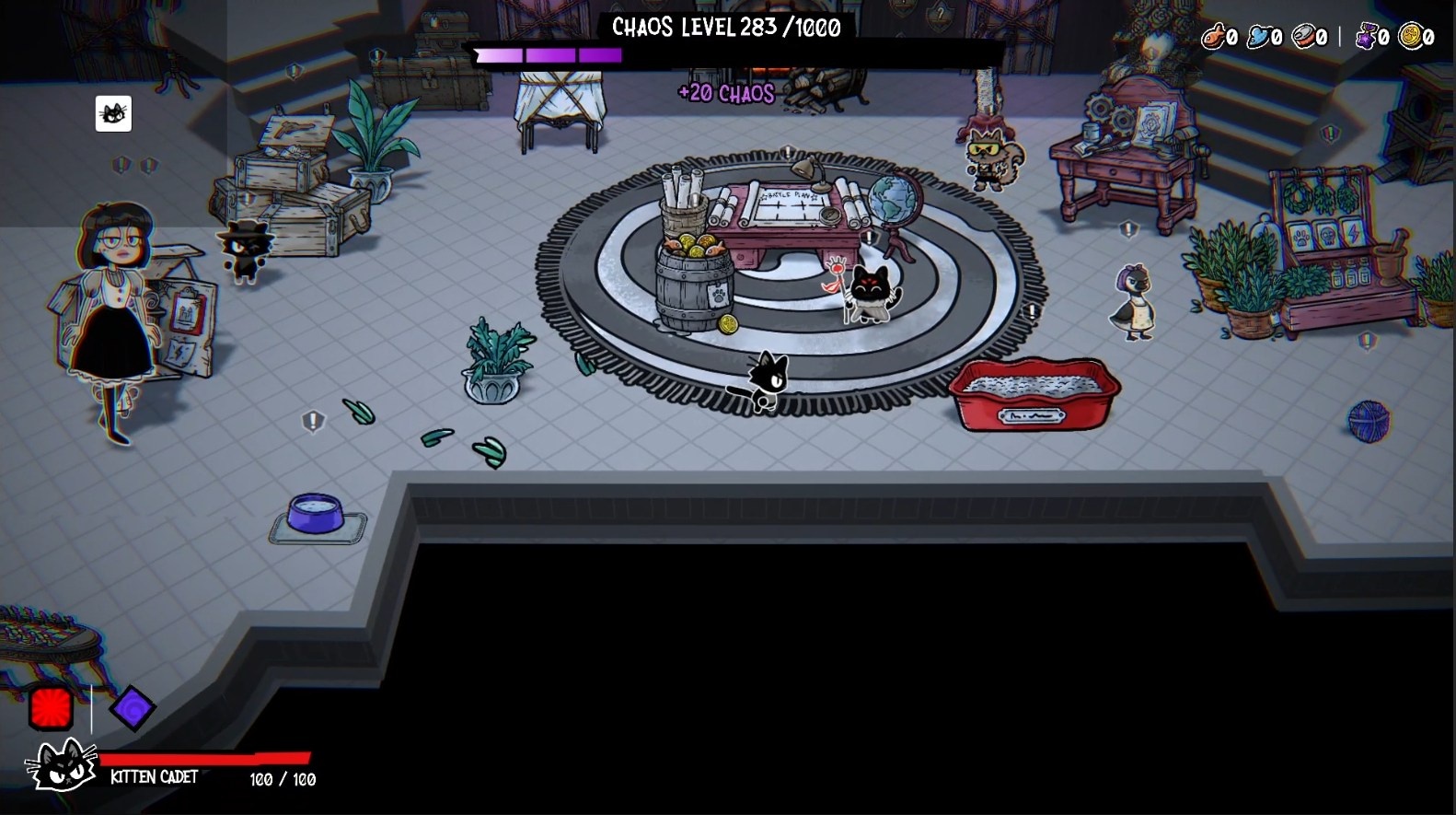
Task: Click the purple star medal icon
Action: (x=1367, y=36)
